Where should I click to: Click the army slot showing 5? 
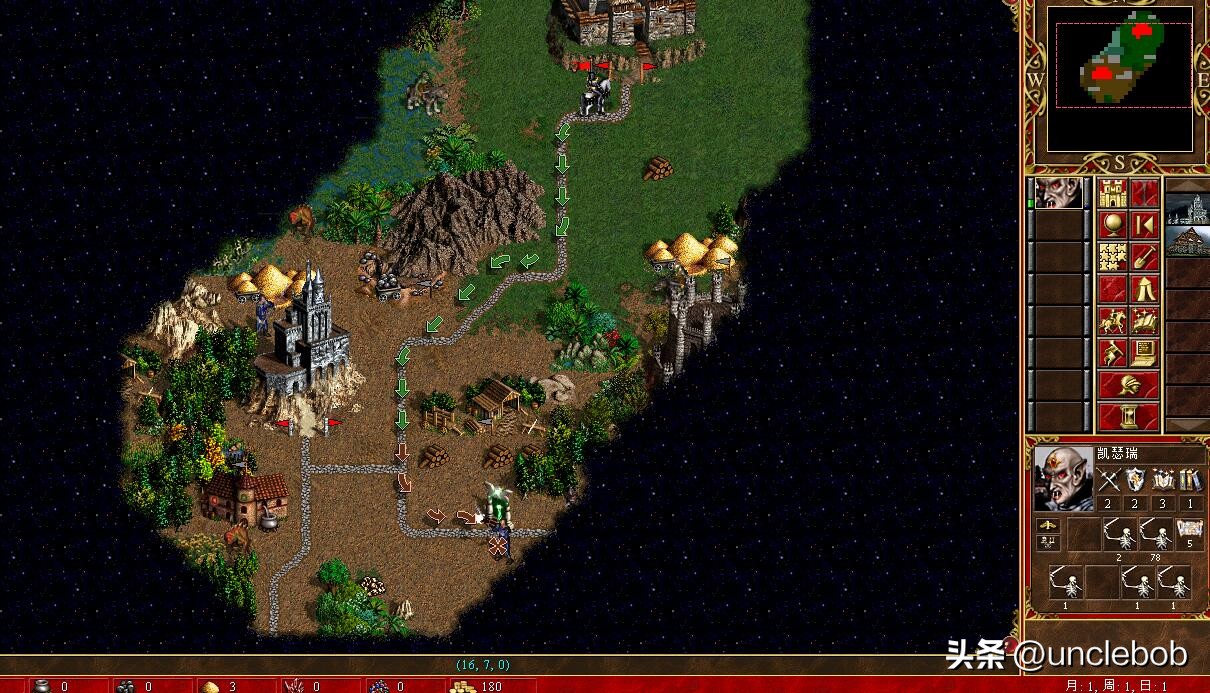(1188, 536)
